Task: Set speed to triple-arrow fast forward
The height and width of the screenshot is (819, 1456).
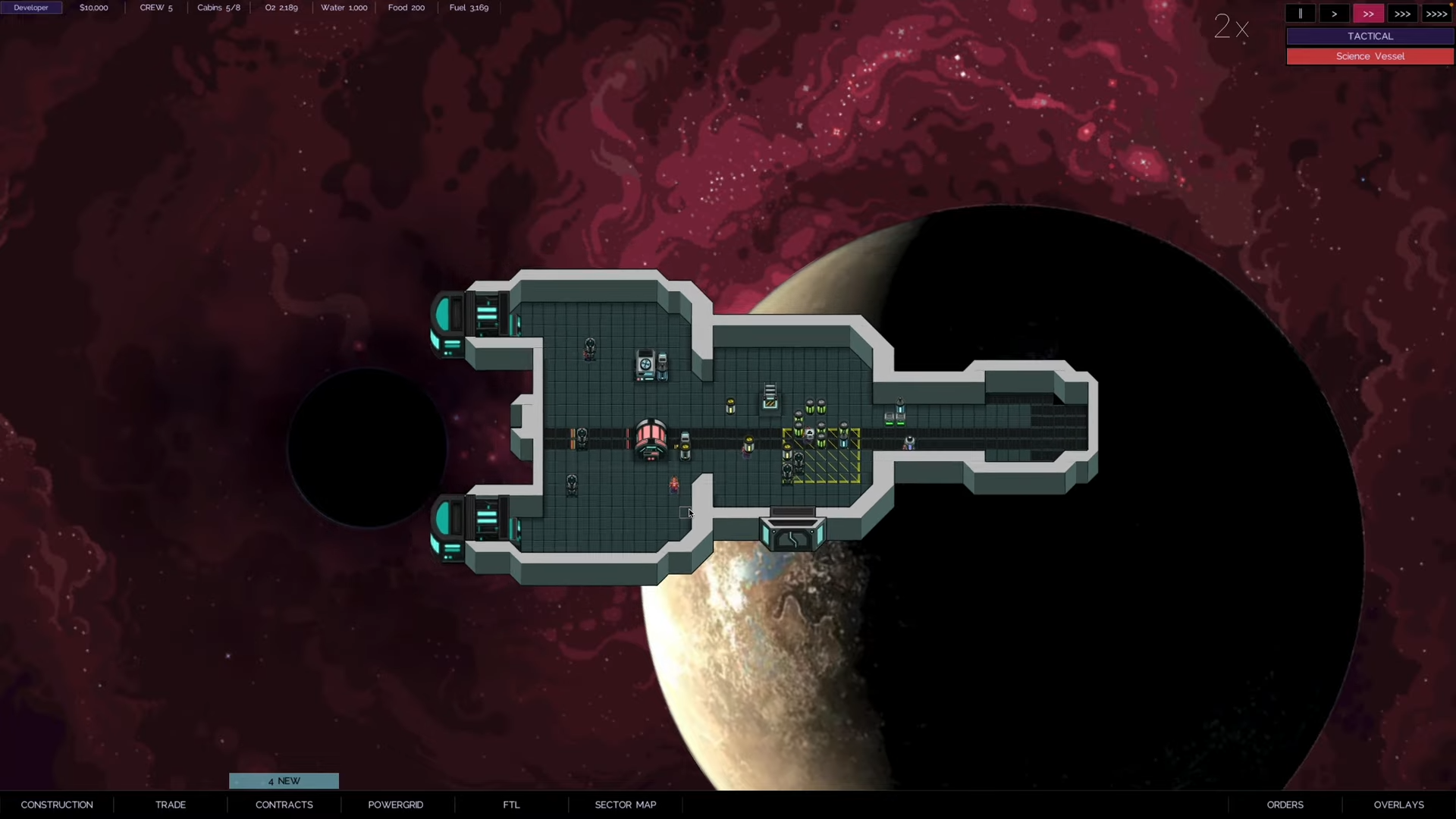Action: pos(1402,14)
